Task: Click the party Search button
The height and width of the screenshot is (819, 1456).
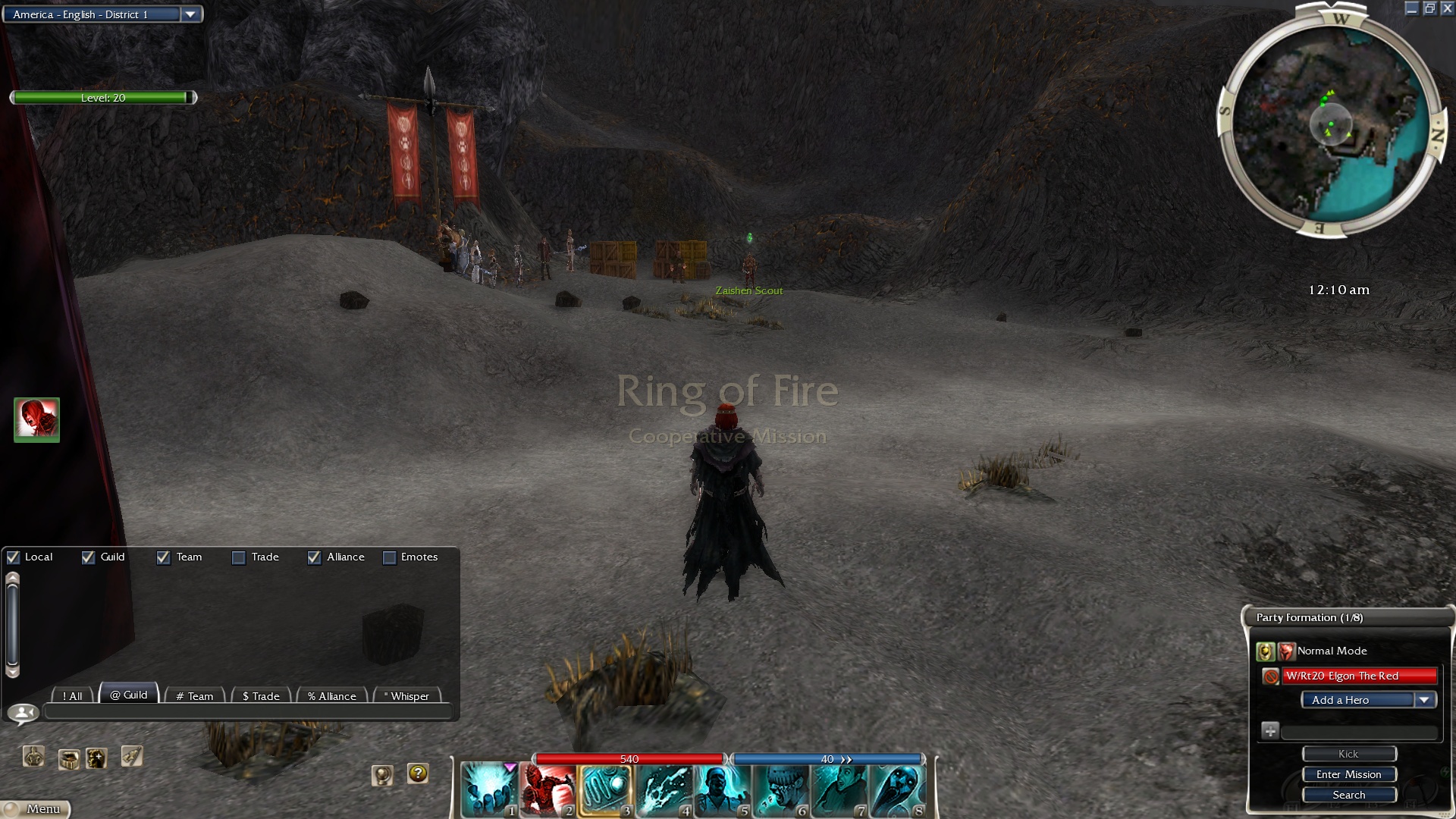Action: pos(1348,795)
